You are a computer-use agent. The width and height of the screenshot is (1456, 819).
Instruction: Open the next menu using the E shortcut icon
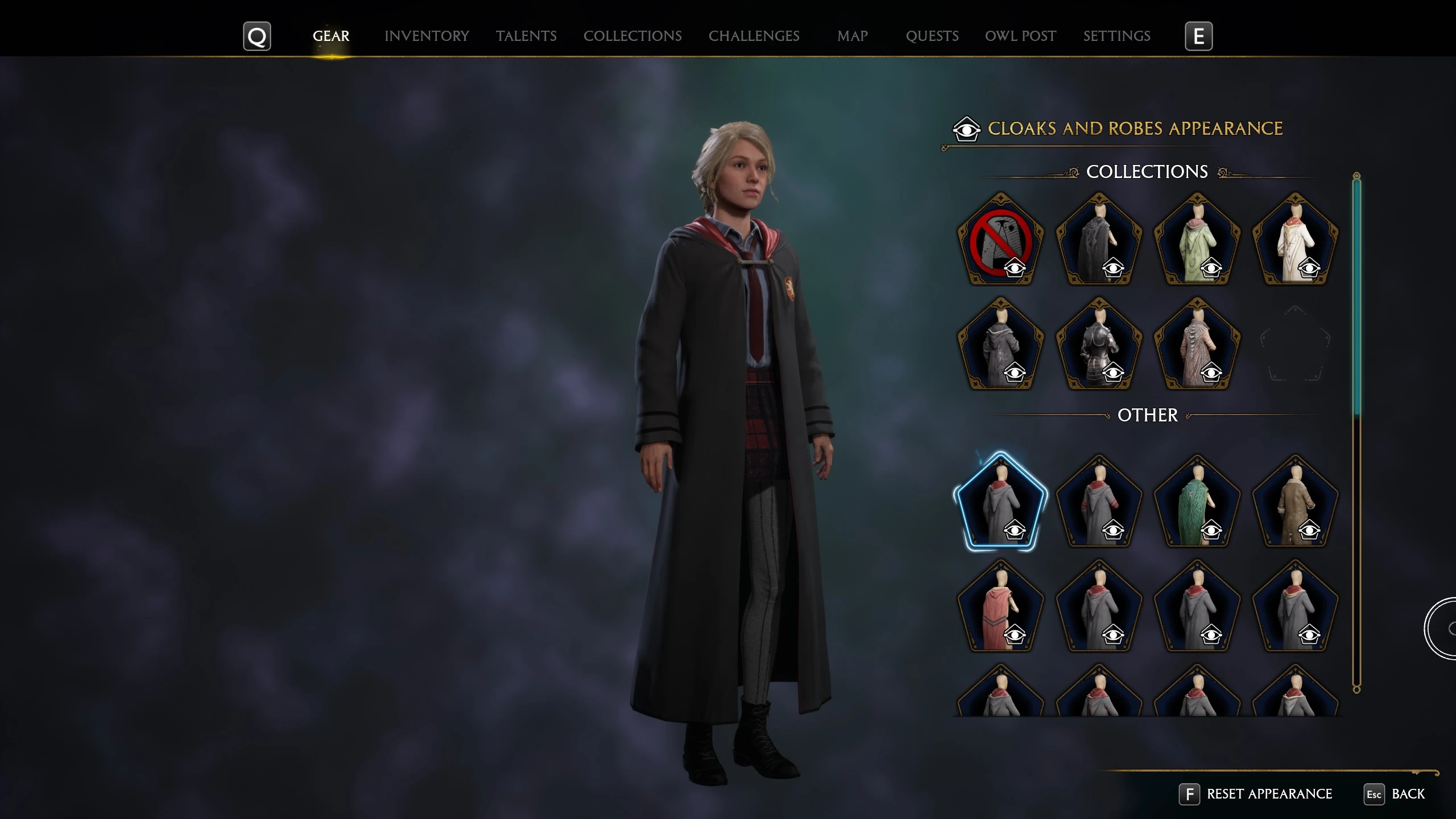coord(1199,35)
